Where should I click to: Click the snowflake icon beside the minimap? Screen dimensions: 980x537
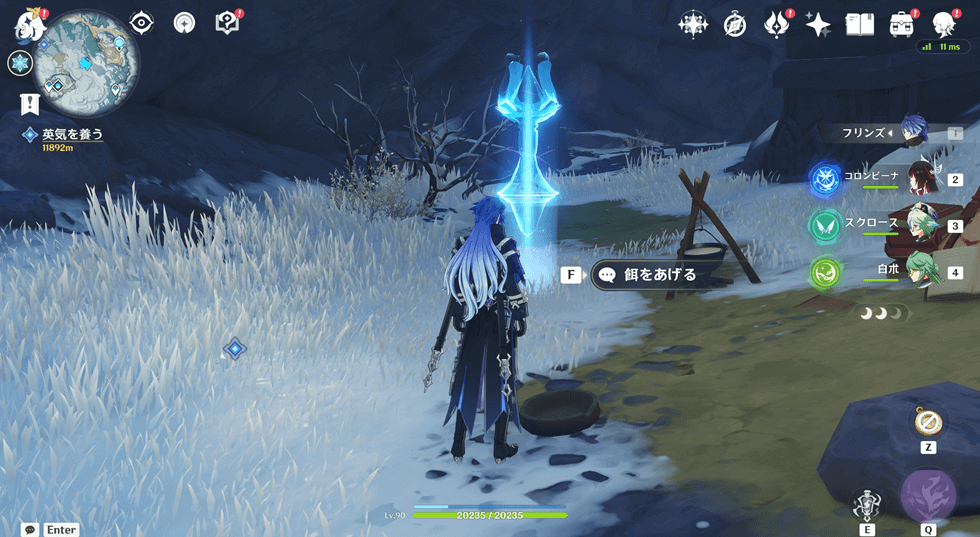[x=20, y=64]
